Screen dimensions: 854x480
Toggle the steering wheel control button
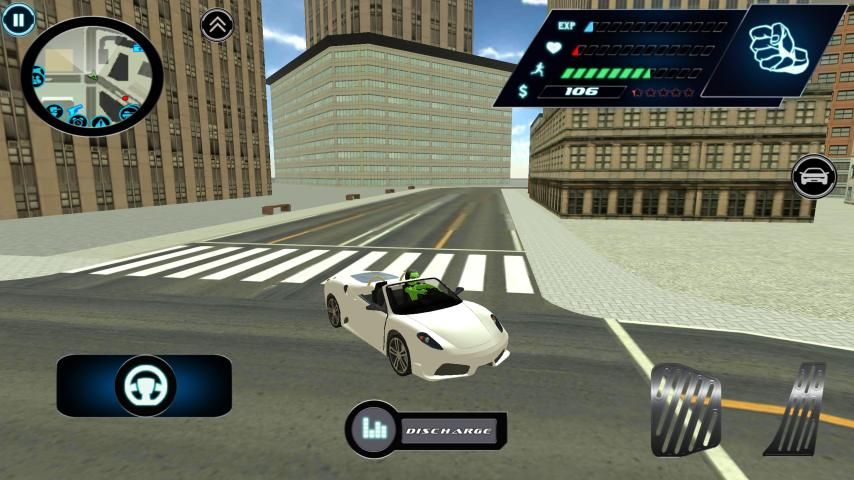coord(145,385)
